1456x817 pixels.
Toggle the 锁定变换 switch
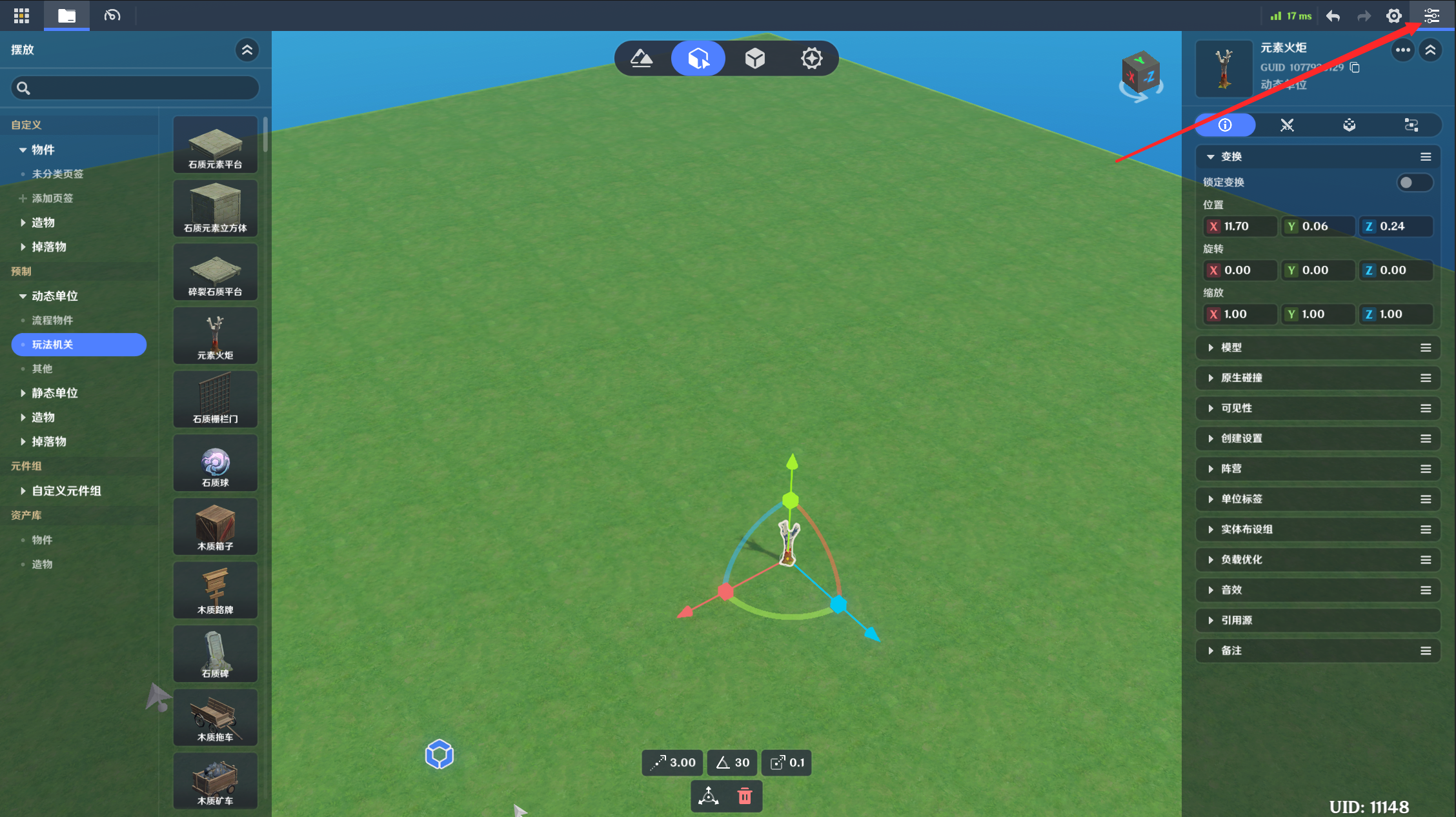point(1413,183)
